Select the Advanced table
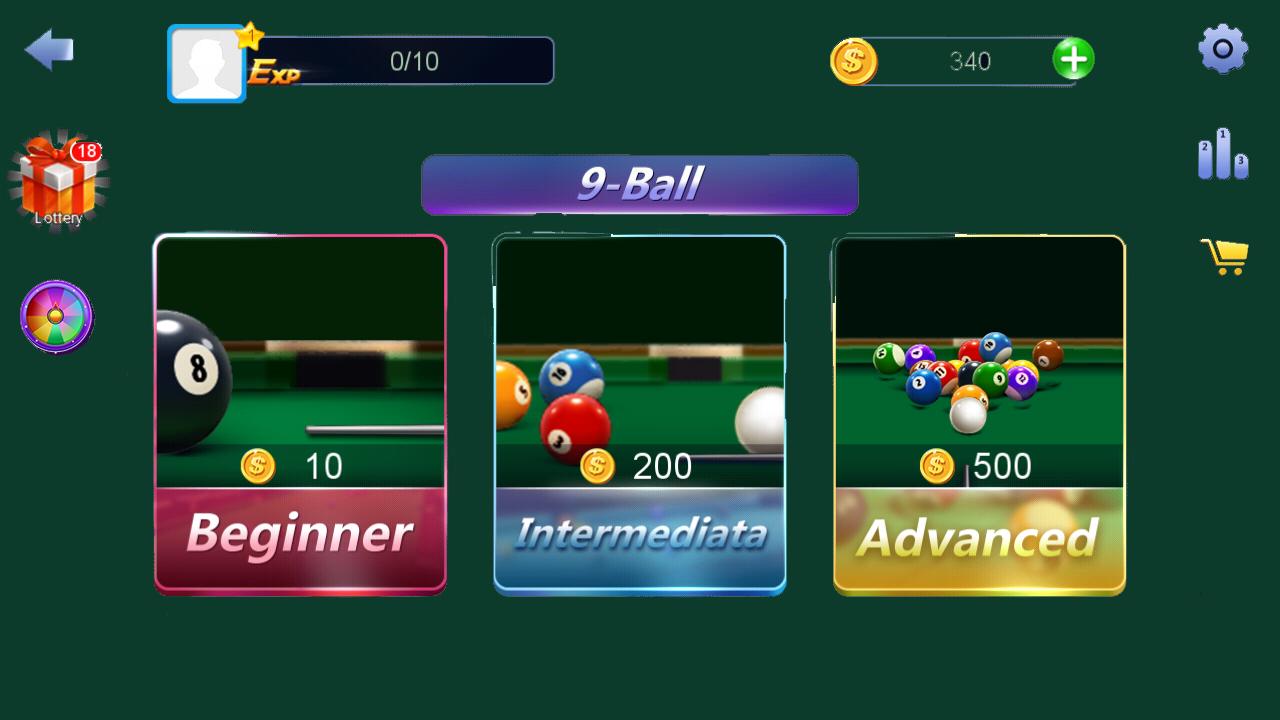This screenshot has width=1280, height=720. pos(977,412)
